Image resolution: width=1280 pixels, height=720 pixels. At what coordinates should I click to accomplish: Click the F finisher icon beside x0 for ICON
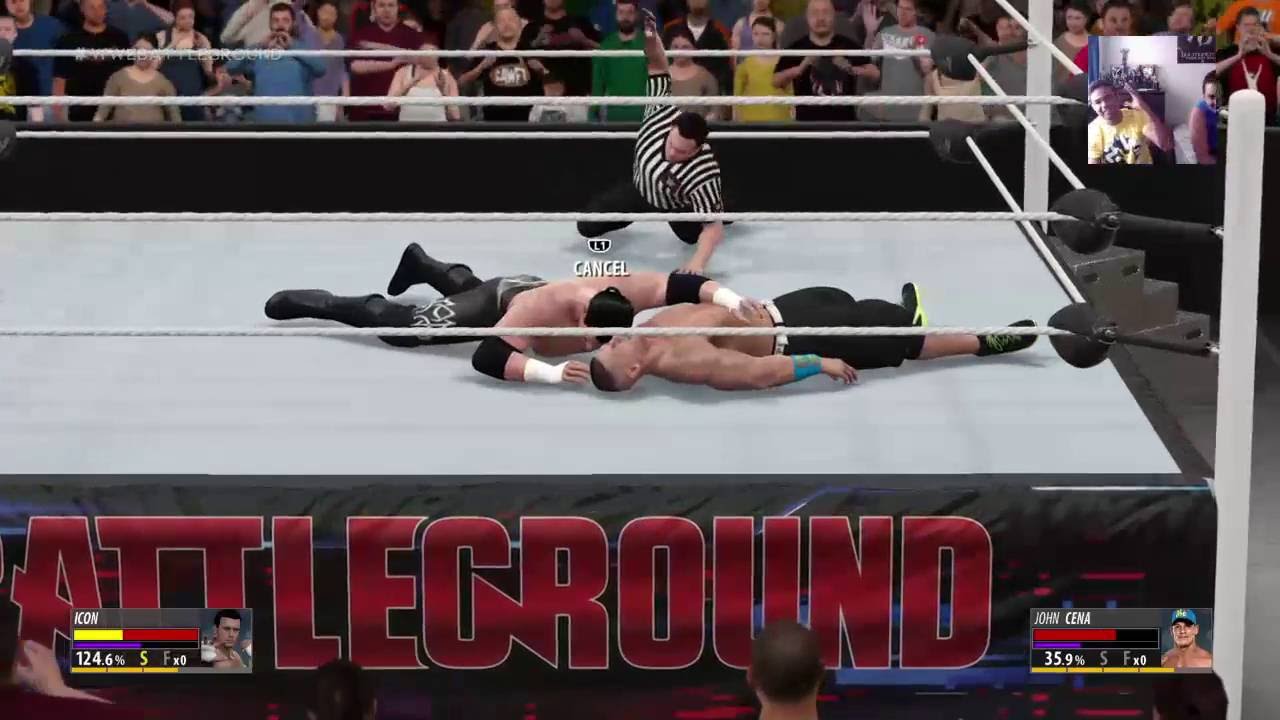(x=167, y=660)
